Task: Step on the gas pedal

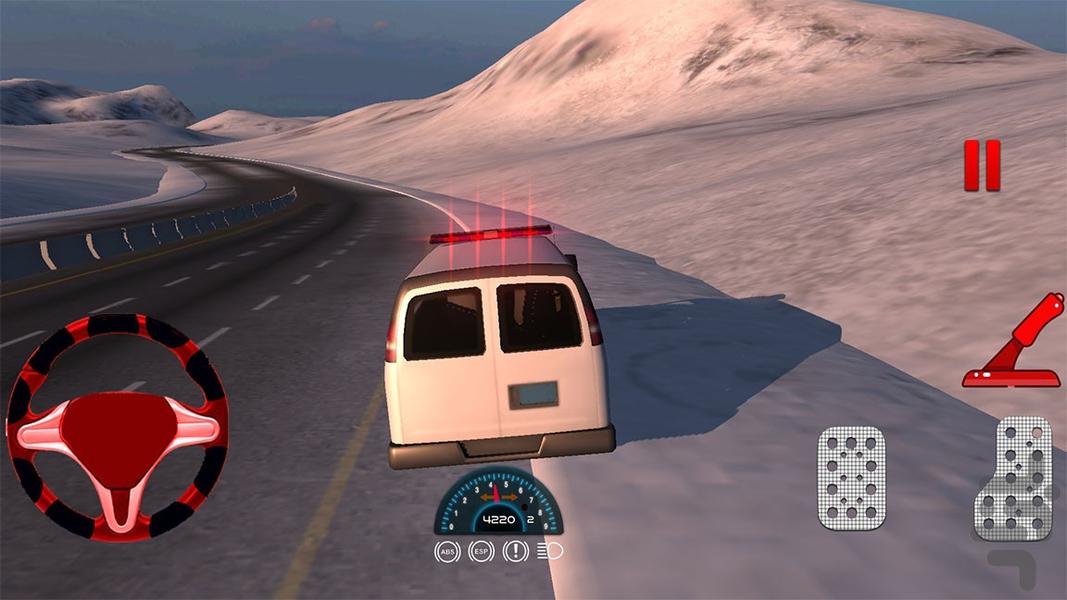Action: coord(1012,477)
